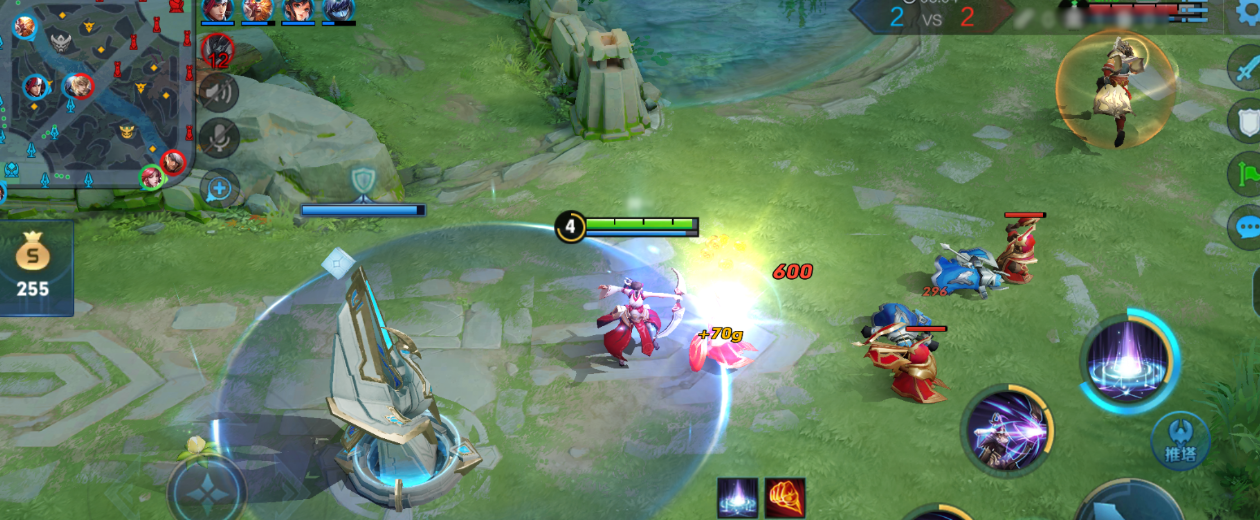
Task: Toggle the muted speaker voice button
Action: click(218, 92)
